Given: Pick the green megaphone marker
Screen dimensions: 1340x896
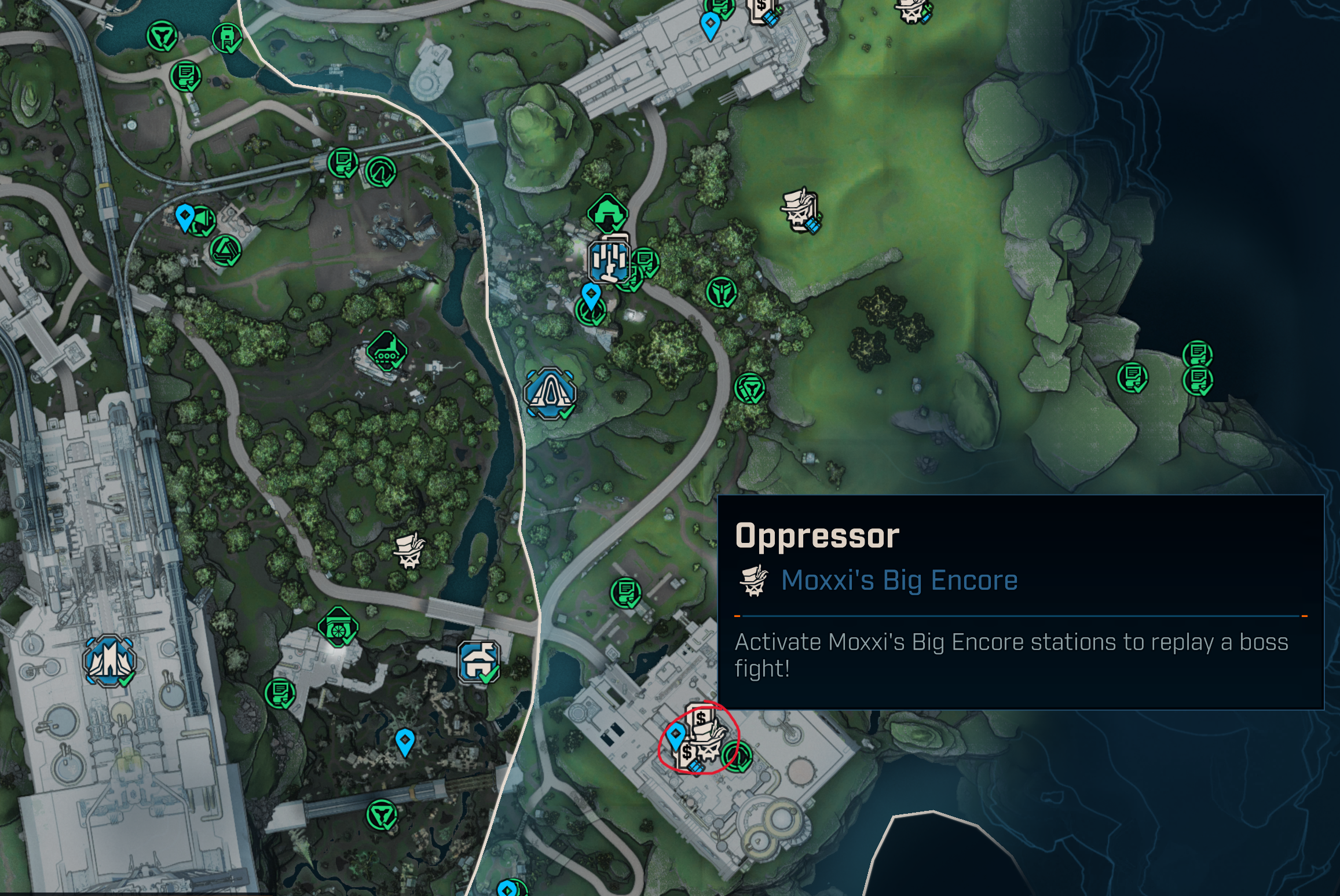Looking at the screenshot, I should 203,221.
